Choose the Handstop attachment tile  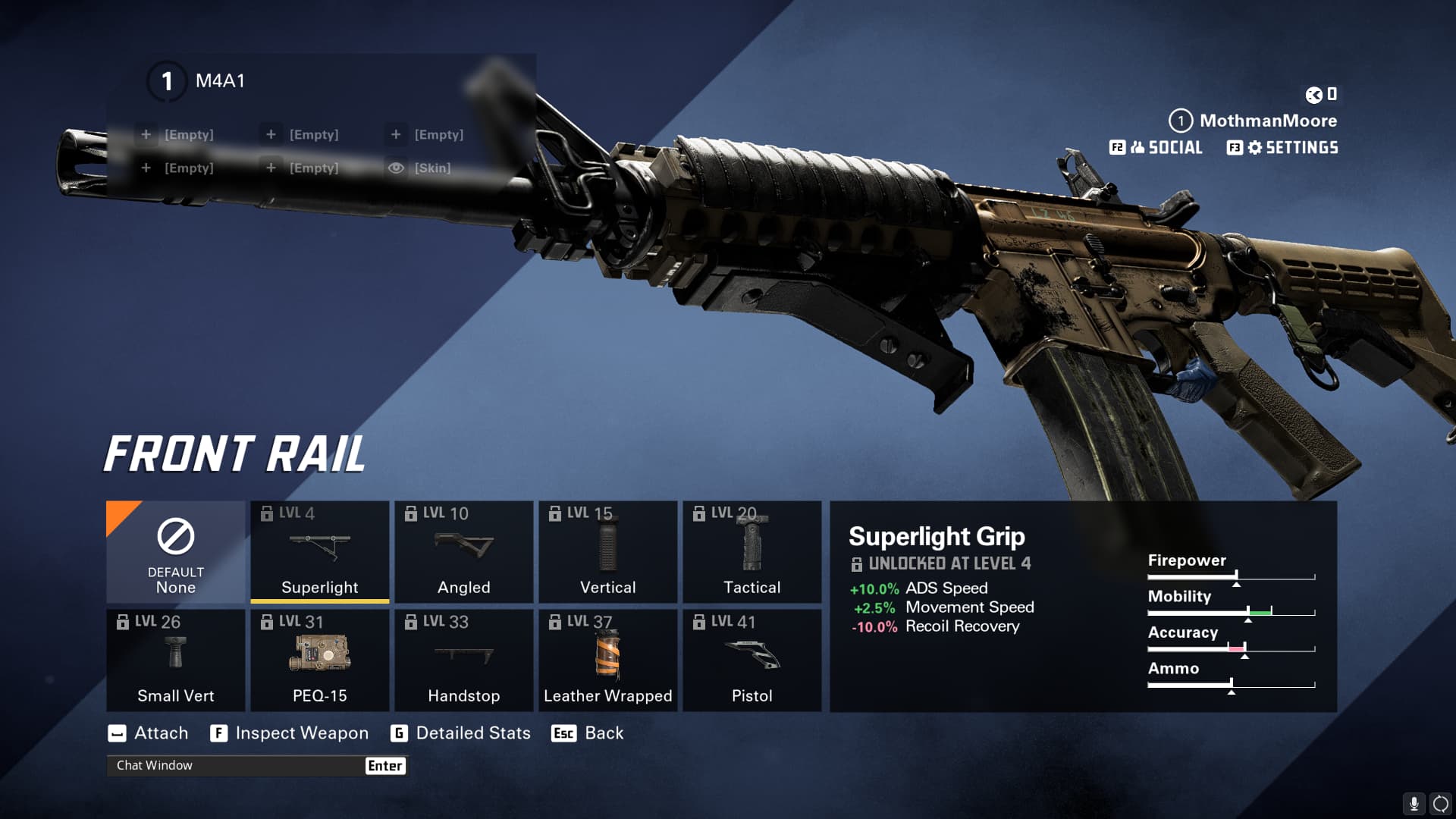point(463,661)
